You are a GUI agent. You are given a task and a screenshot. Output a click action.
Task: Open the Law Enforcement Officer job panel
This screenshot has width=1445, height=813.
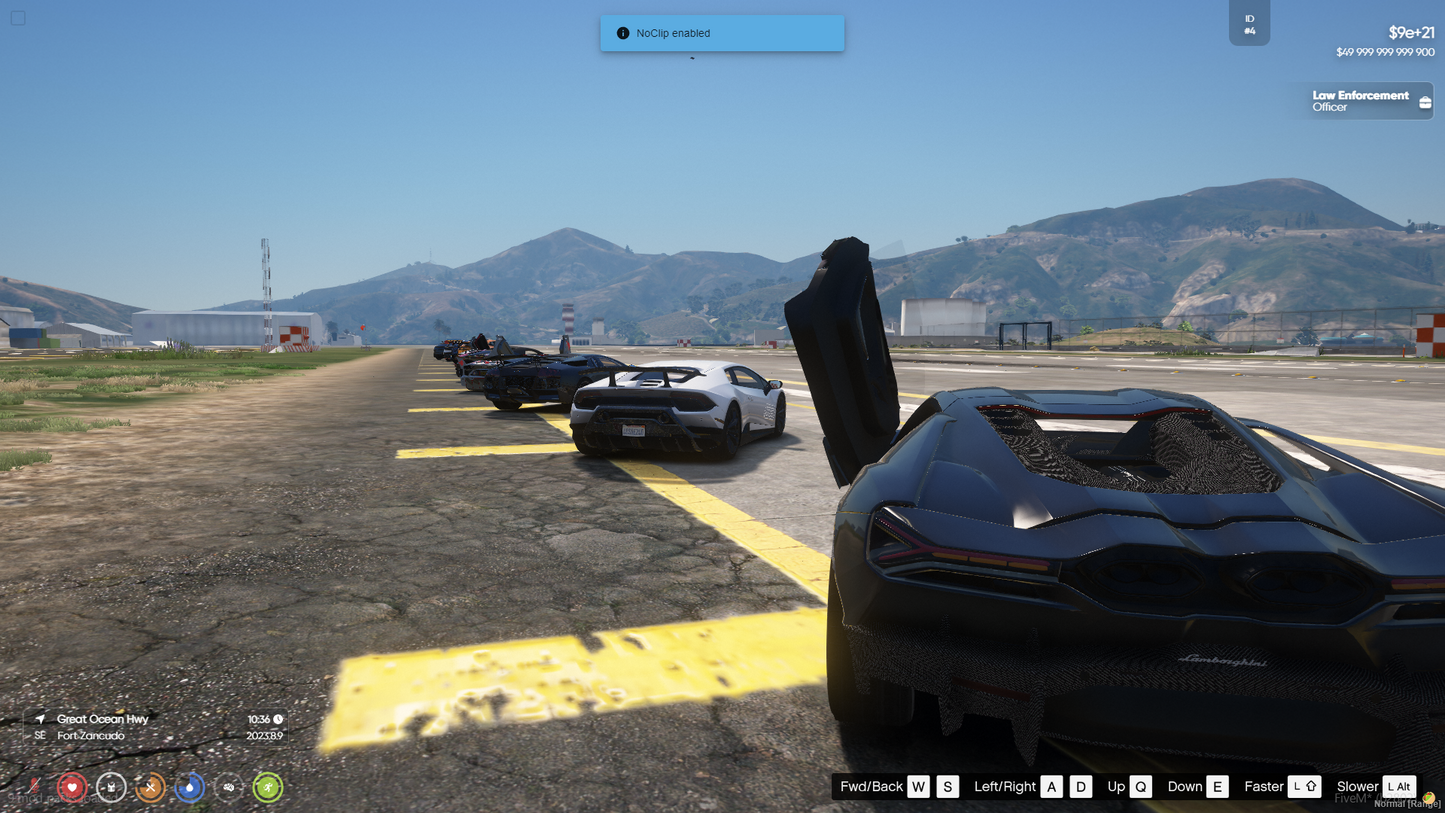click(1360, 101)
